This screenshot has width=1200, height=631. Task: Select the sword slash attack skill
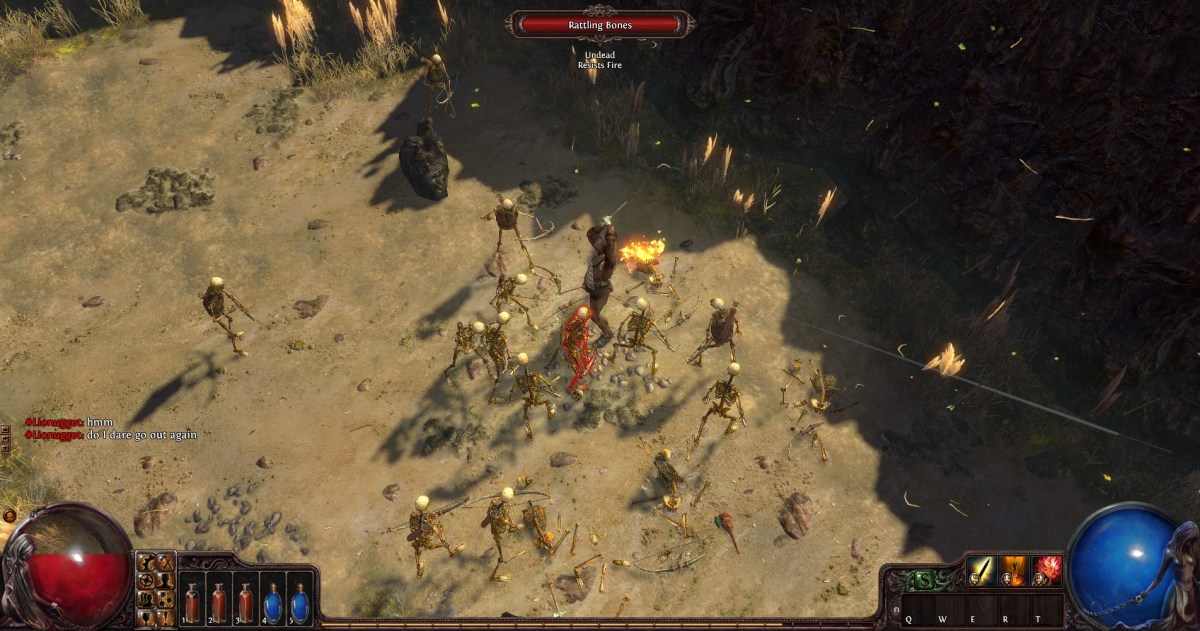pos(980,571)
